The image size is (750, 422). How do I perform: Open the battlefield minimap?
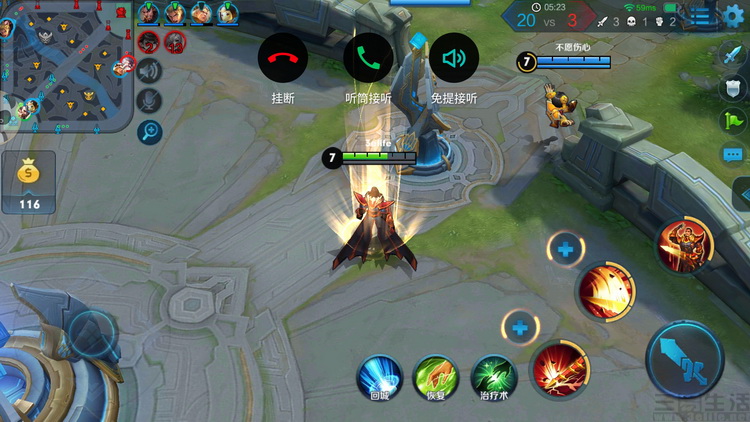click(x=67, y=67)
